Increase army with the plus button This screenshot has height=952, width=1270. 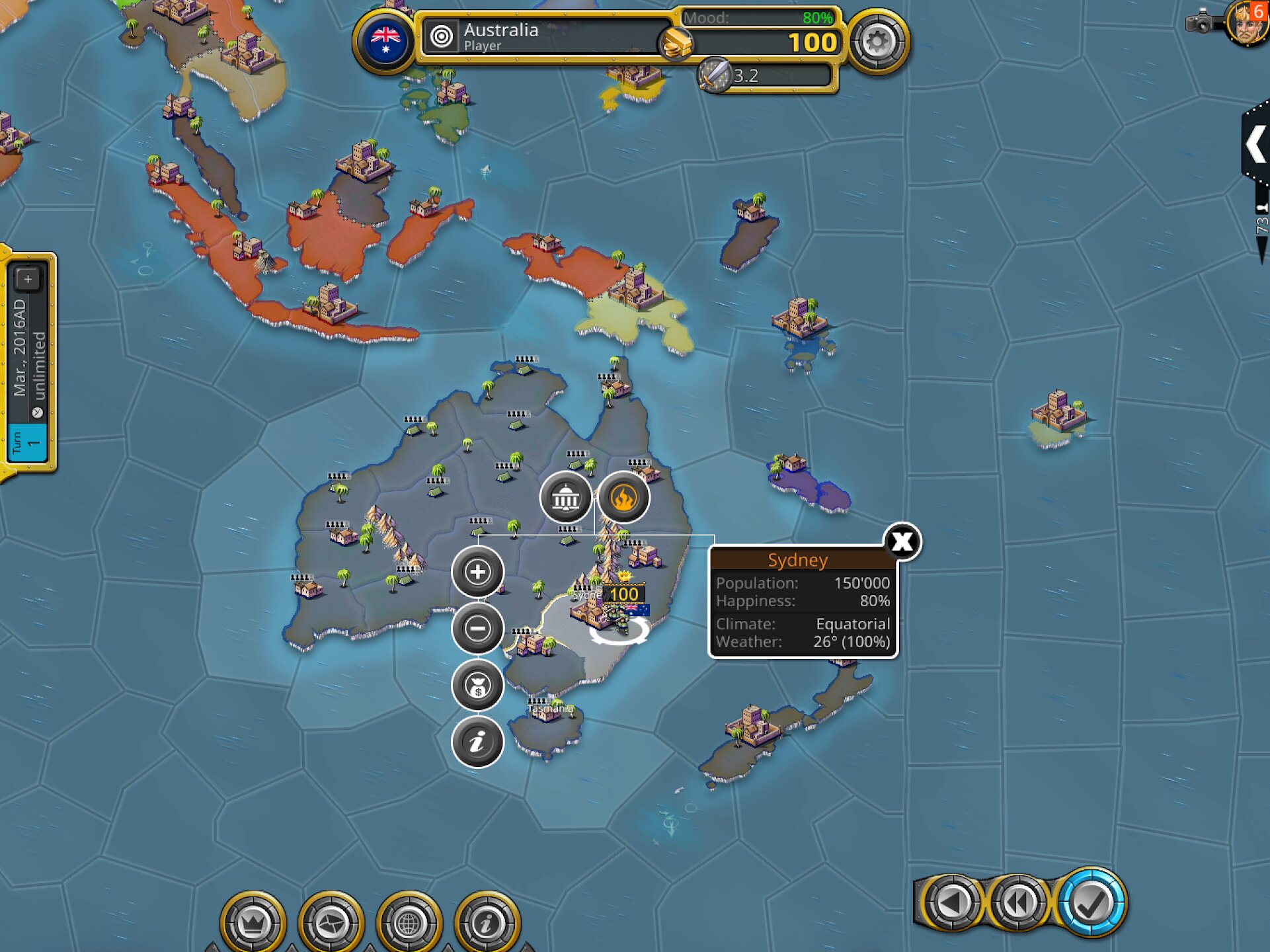tap(477, 572)
